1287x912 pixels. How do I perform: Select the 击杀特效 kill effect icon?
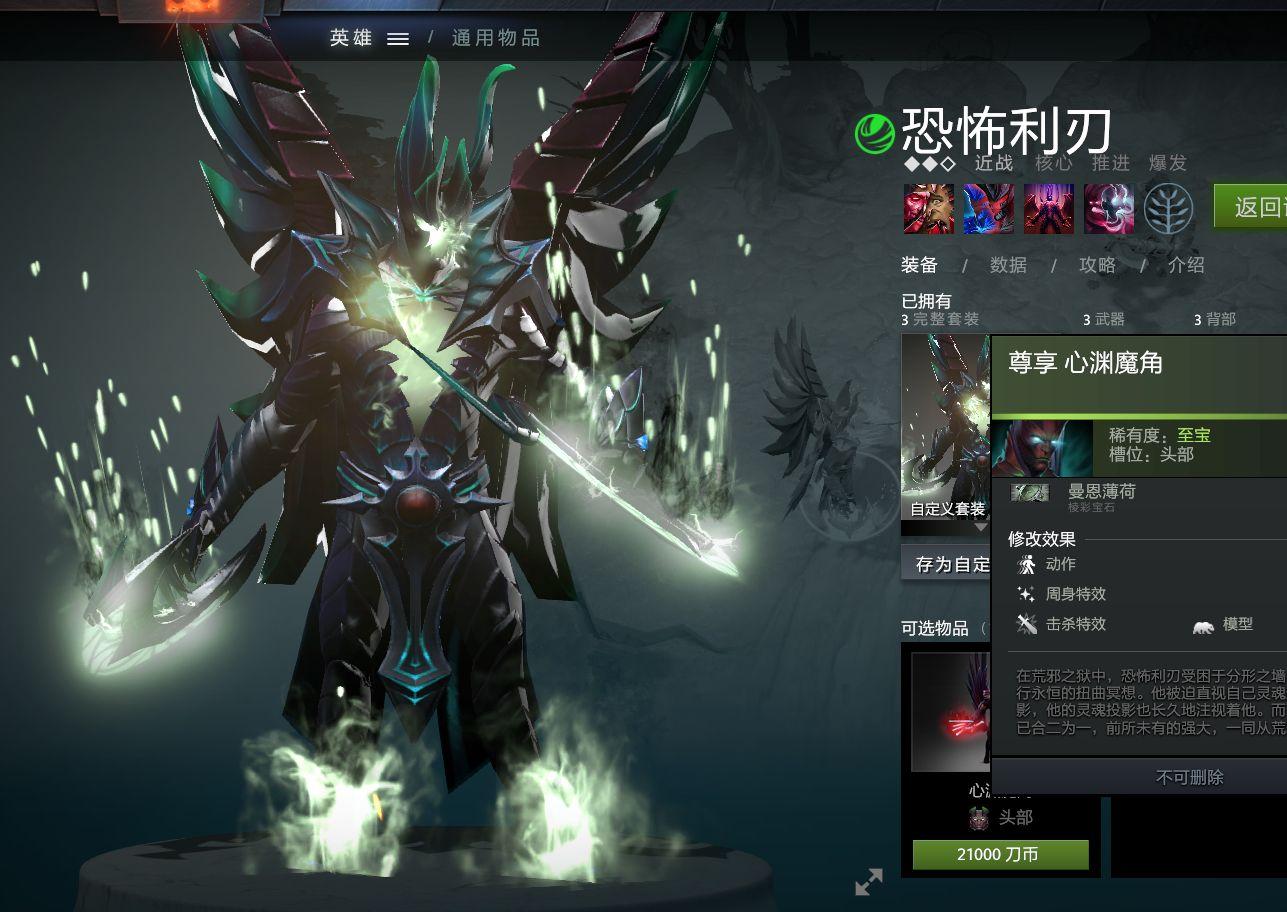tap(1027, 624)
